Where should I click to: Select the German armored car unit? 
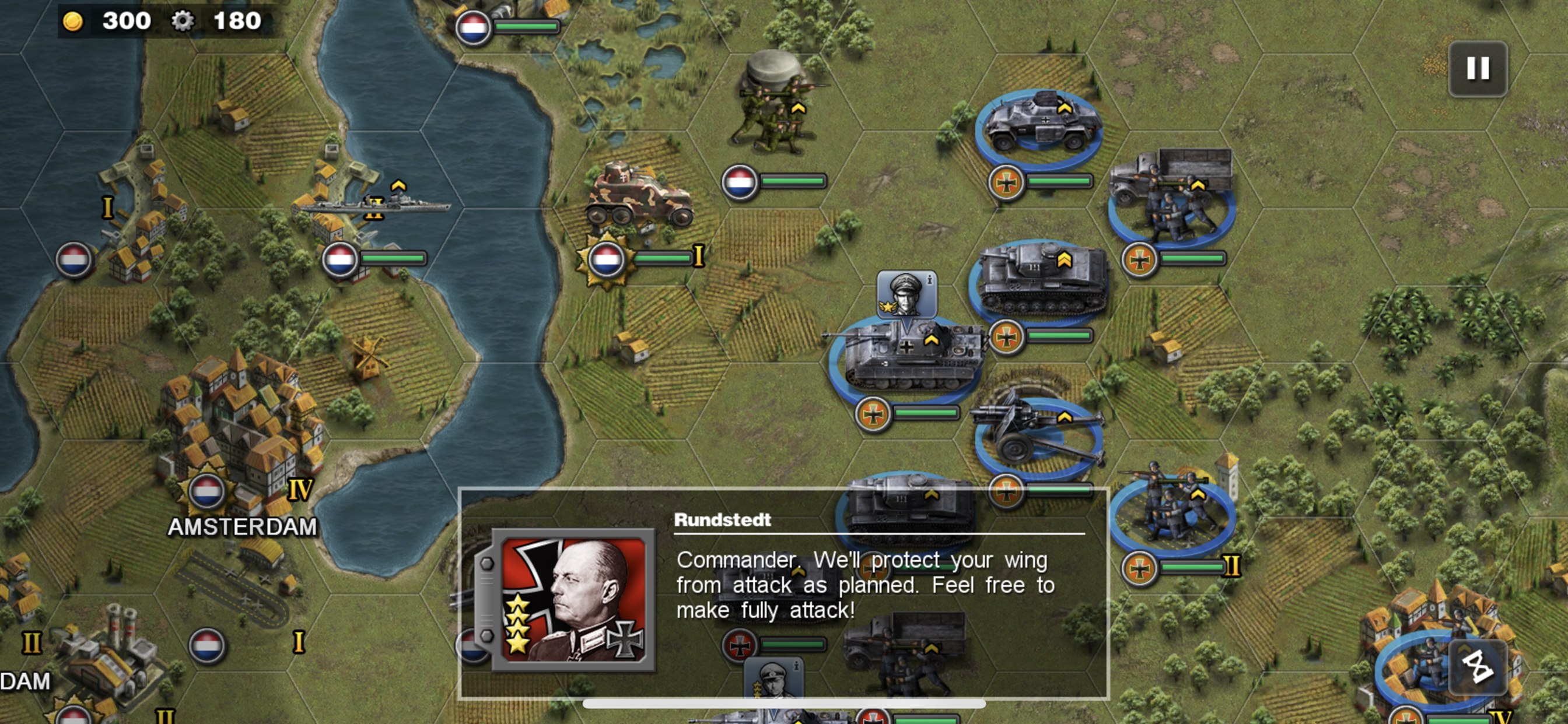point(1041,124)
